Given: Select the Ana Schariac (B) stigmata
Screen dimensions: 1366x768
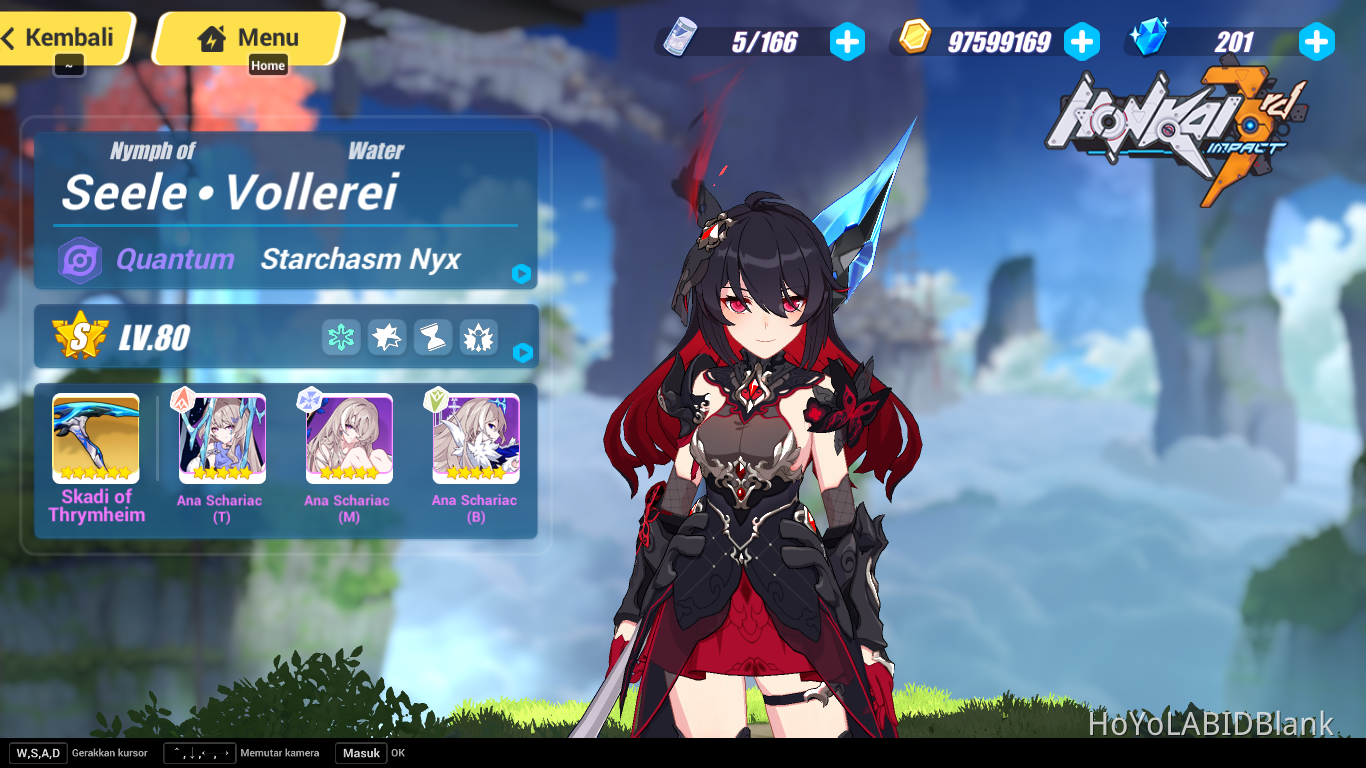Looking at the screenshot, I should tap(474, 438).
